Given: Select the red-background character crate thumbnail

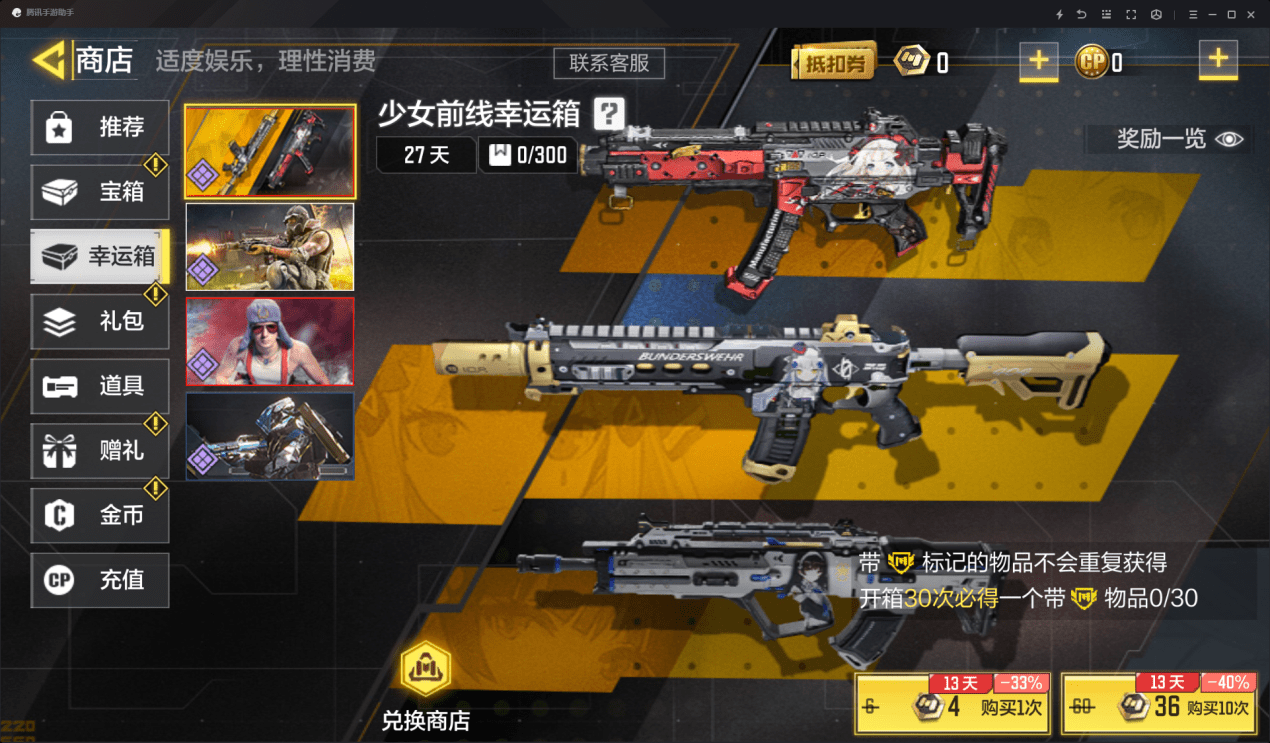Looking at the screenshot, I should click(x=270, y=341).
